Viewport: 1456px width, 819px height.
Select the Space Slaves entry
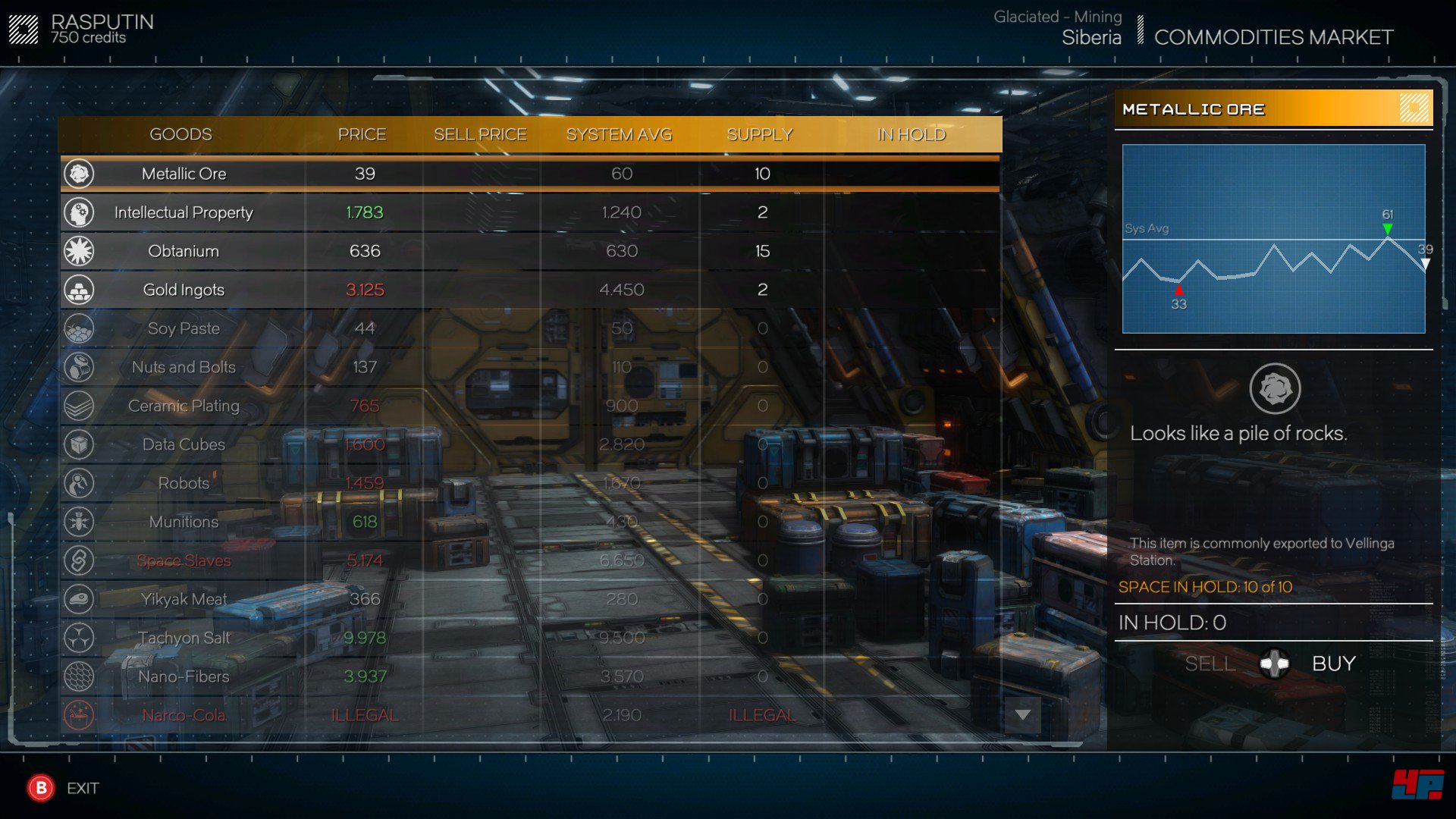point(184,560)
